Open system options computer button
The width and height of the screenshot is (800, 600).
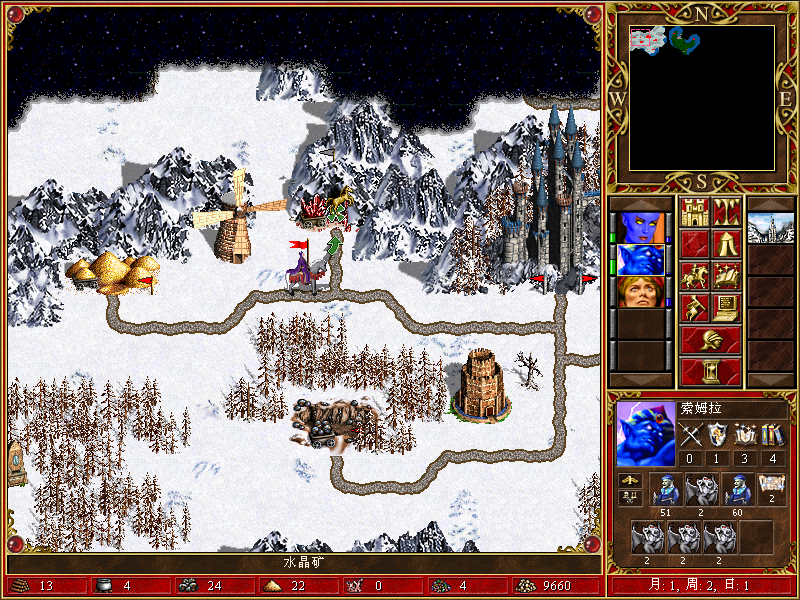point(726,307)
